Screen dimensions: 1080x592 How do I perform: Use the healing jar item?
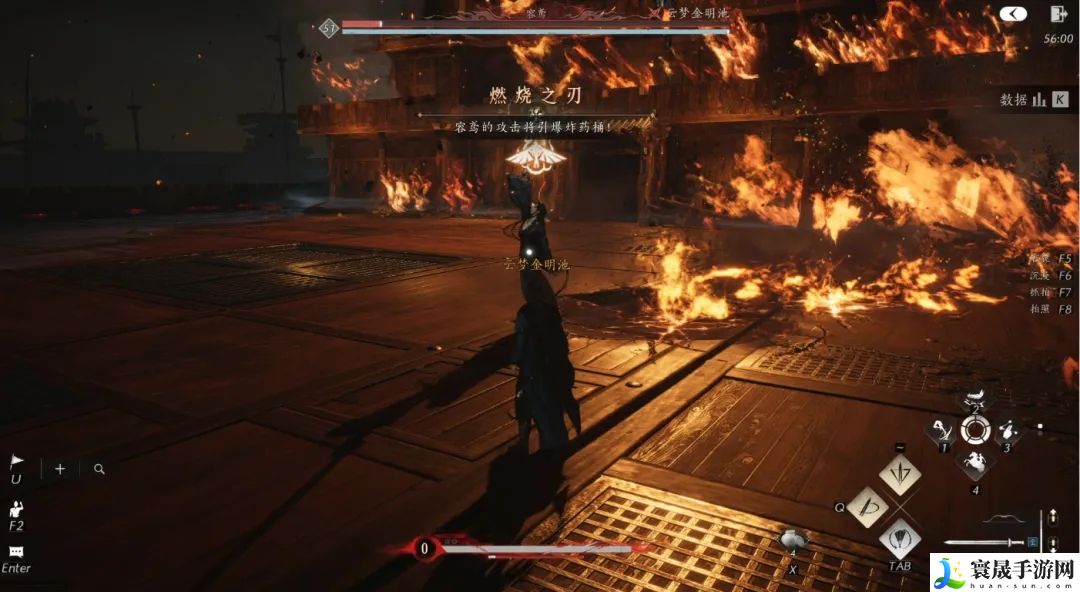coord(793,541)
